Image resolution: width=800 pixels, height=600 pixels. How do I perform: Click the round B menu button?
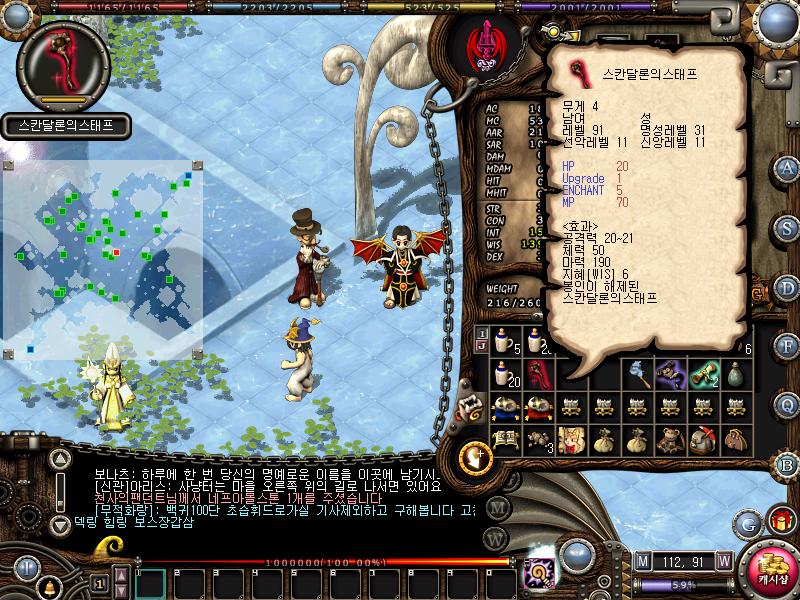pos(787,464)
